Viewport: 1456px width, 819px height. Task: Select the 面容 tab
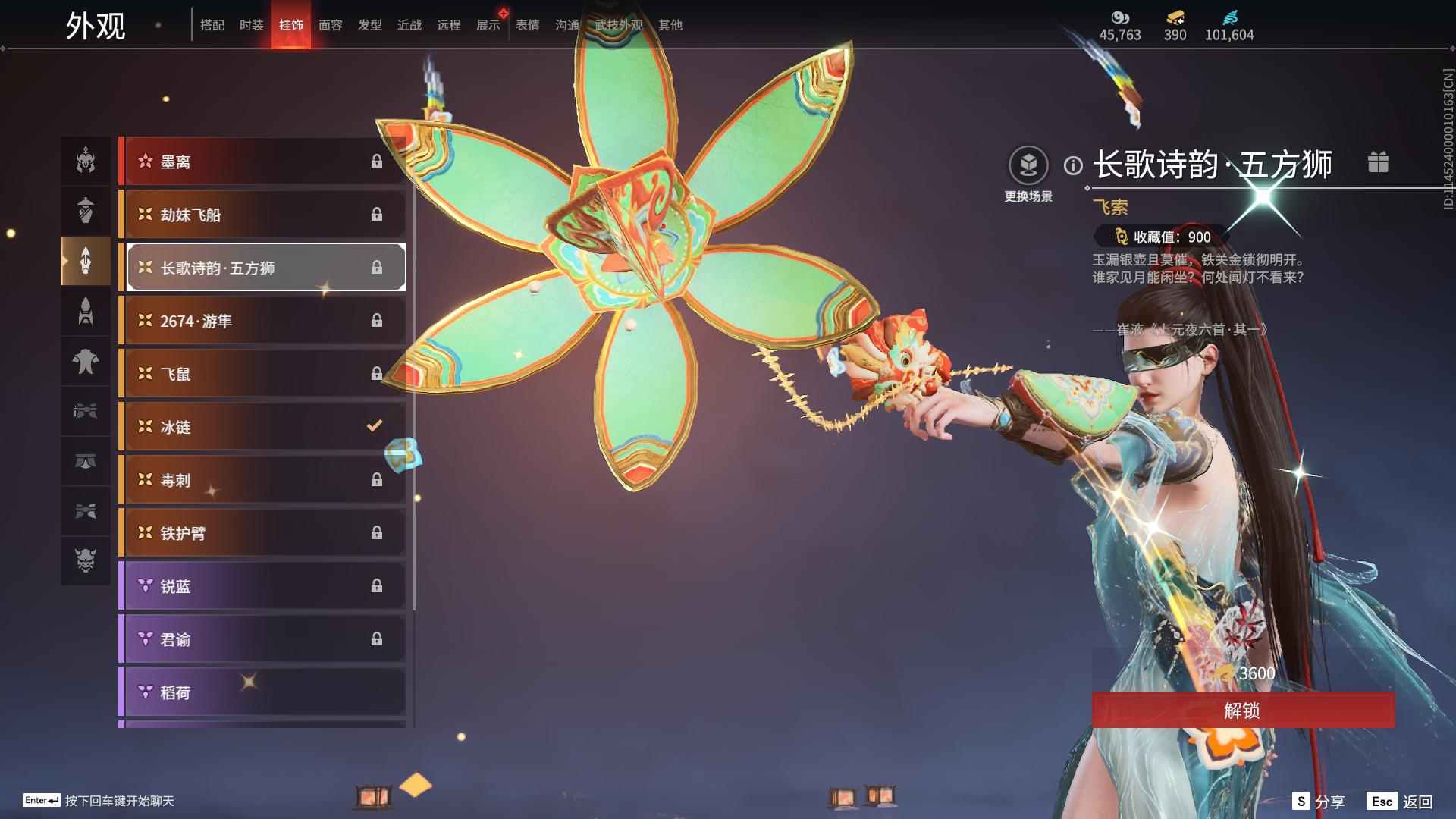click(330, 25)
